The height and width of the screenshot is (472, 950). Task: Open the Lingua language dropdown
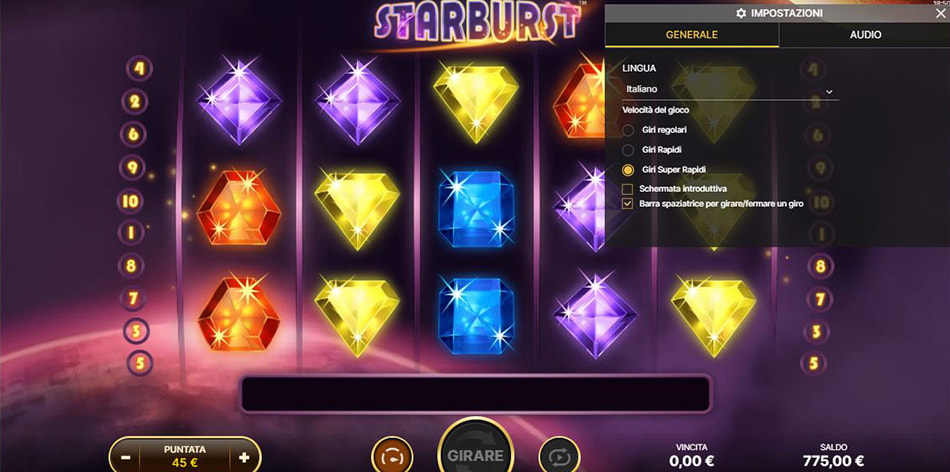pyautogui.click(x=730, y=90)
